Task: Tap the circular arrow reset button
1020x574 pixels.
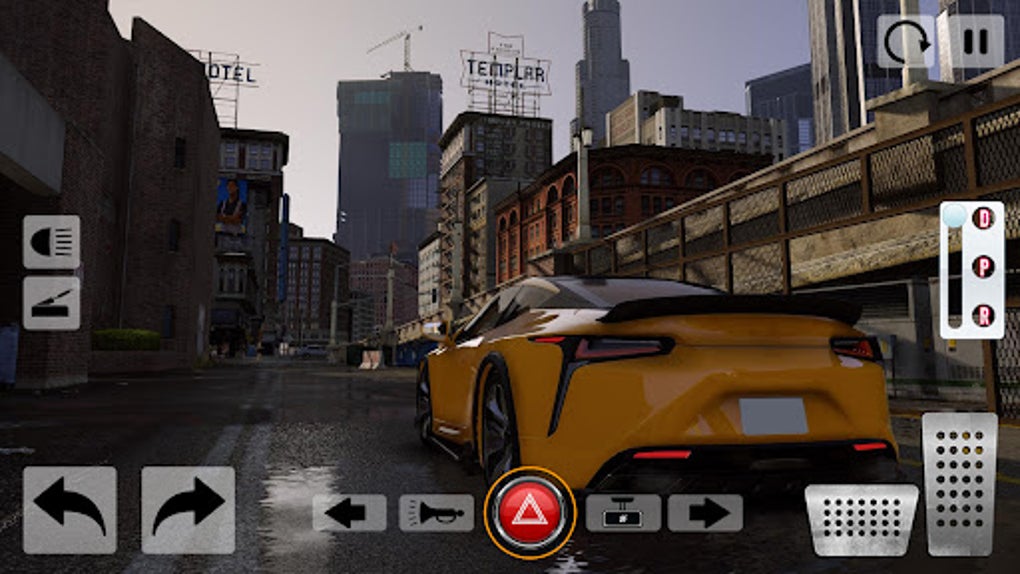Action: click(x=906, y=41)
